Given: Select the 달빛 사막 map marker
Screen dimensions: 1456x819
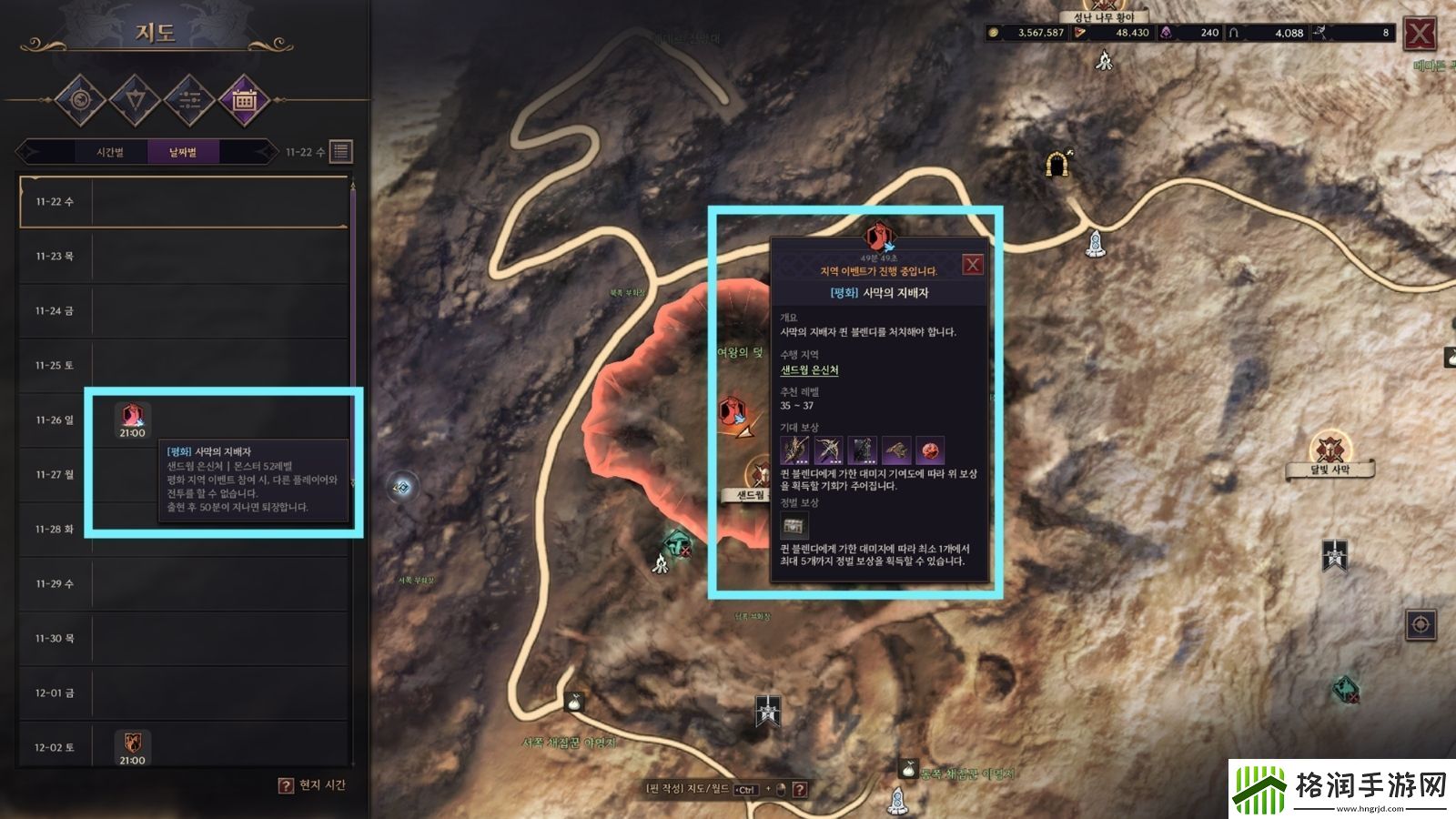Looking at the screenshot, I should (x=1330, y=450).
